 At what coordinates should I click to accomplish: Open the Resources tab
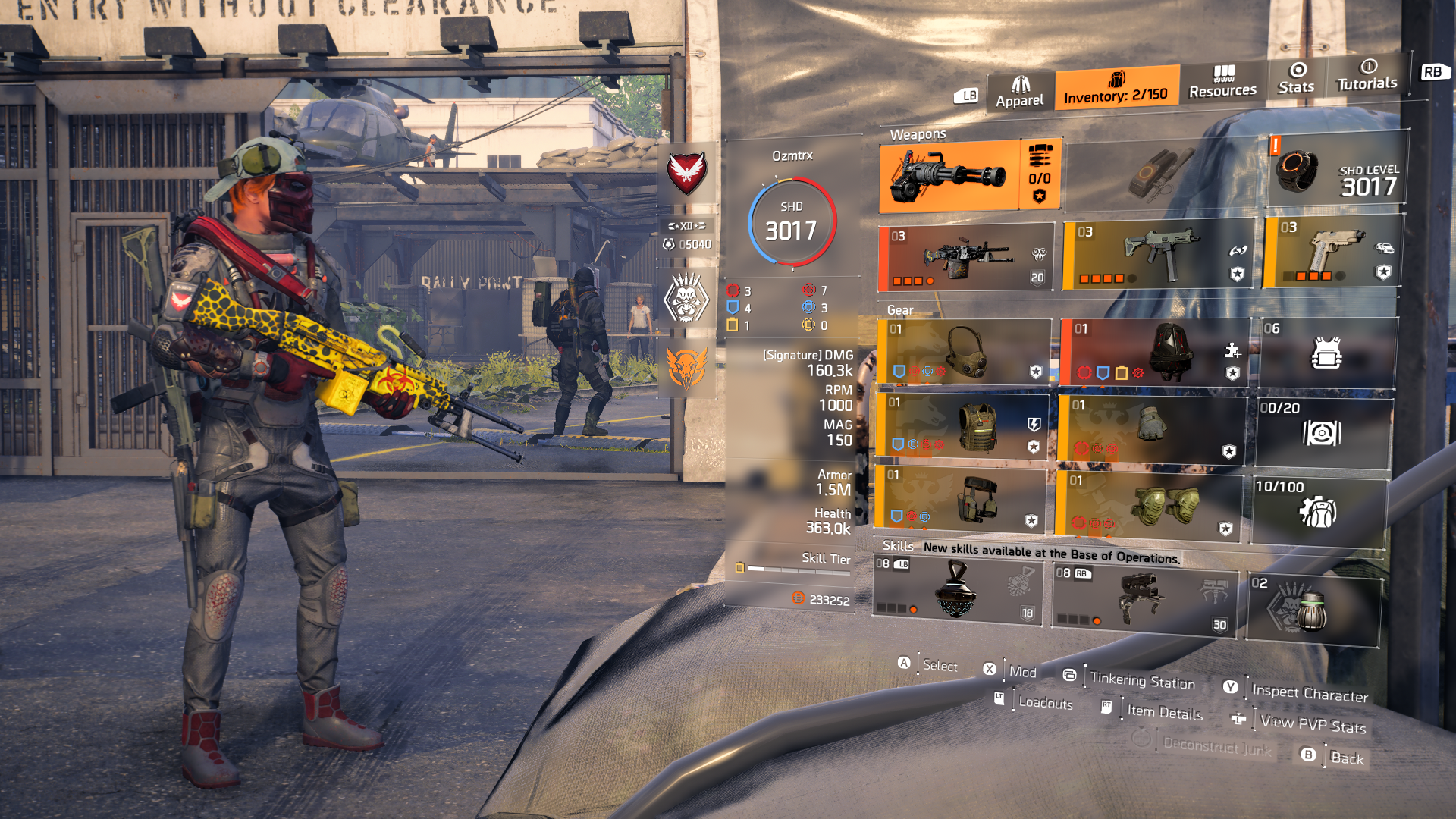(x=1222, y=83)
